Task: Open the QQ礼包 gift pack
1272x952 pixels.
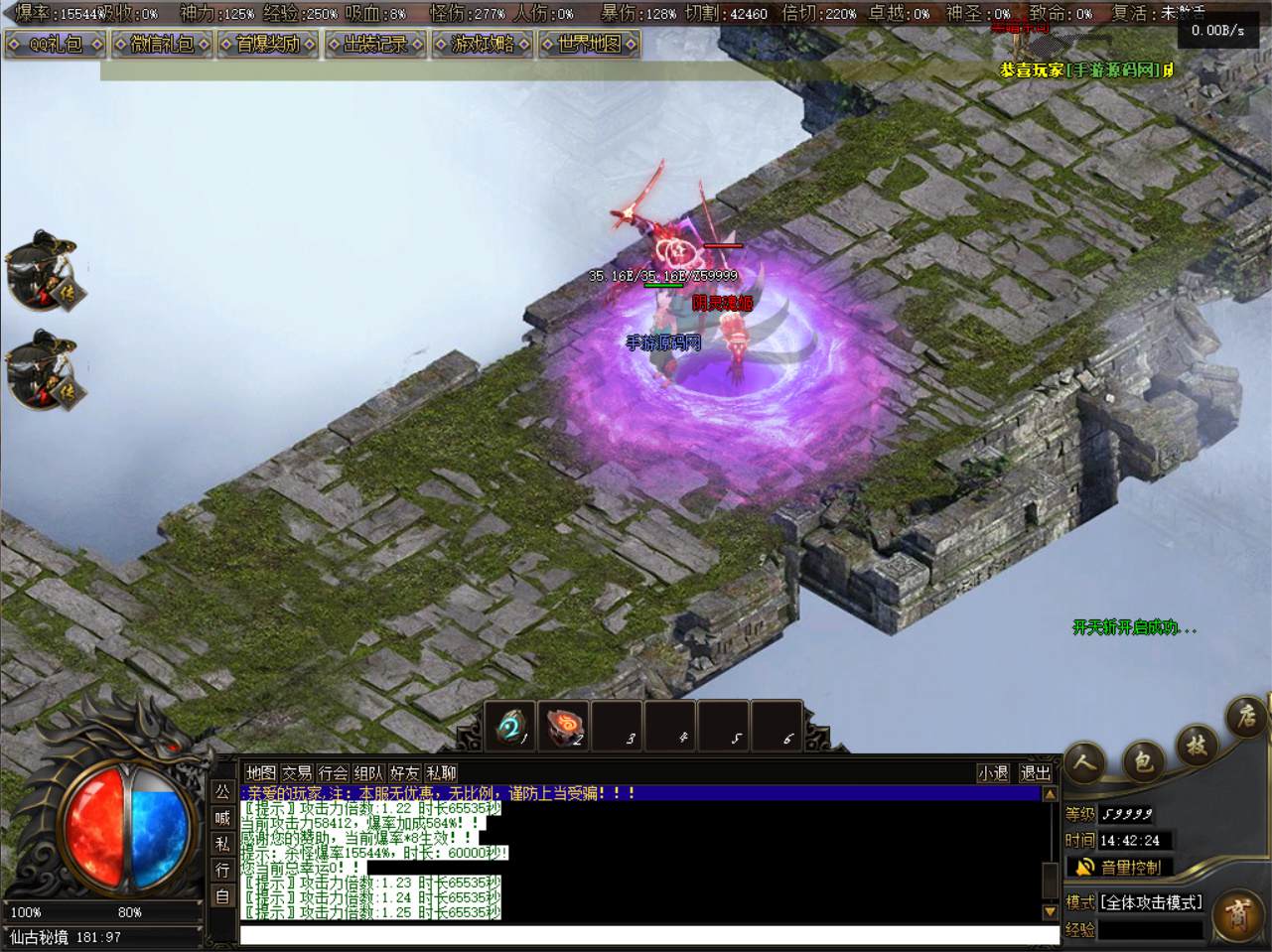Action: click(56, 44)
